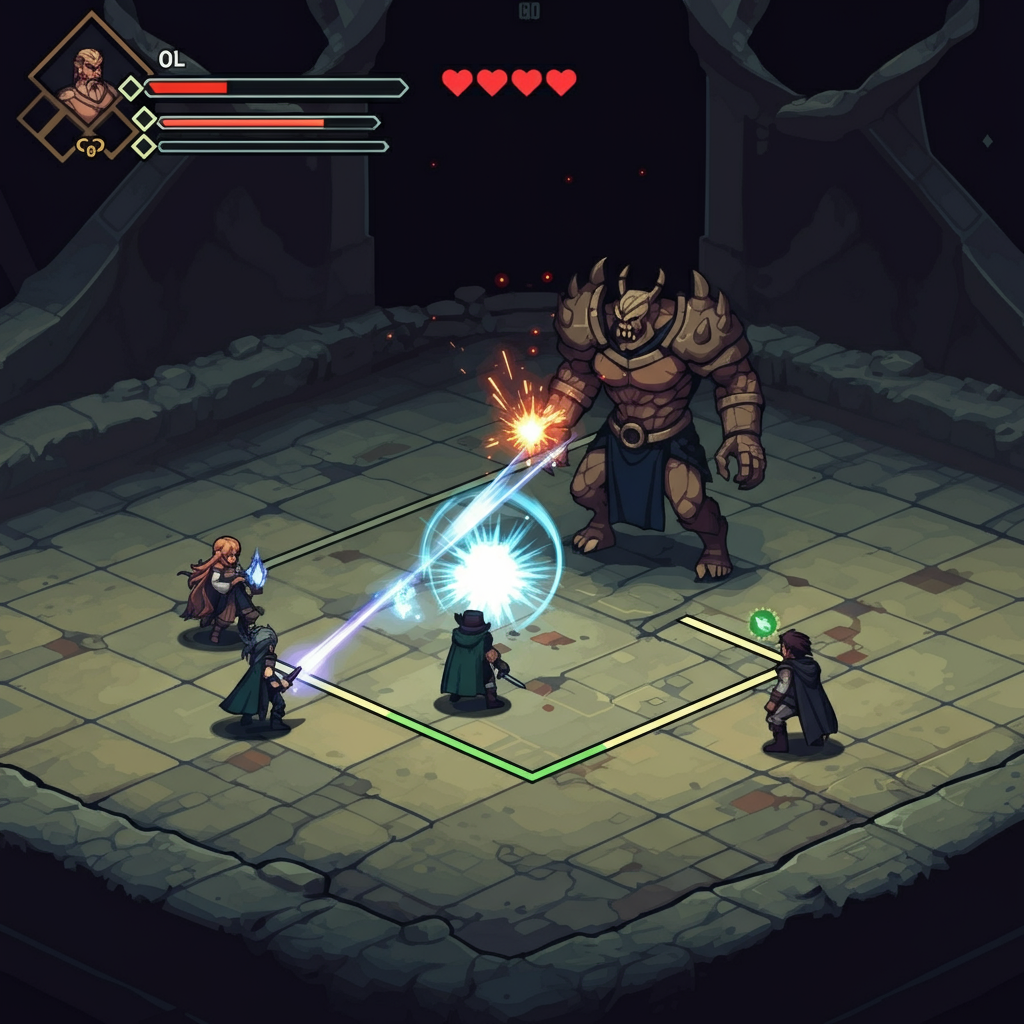Select the bearded warrior portrait
Viewport: 1024px width, 1024px height.
click(89, 80)
